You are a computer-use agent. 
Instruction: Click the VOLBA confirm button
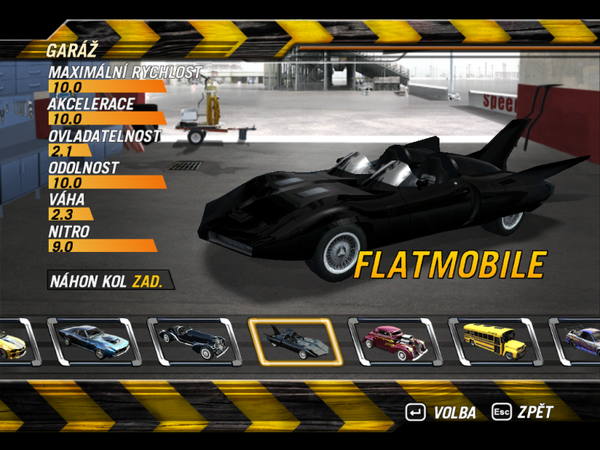pyautogui.click(x=439, y=412)
